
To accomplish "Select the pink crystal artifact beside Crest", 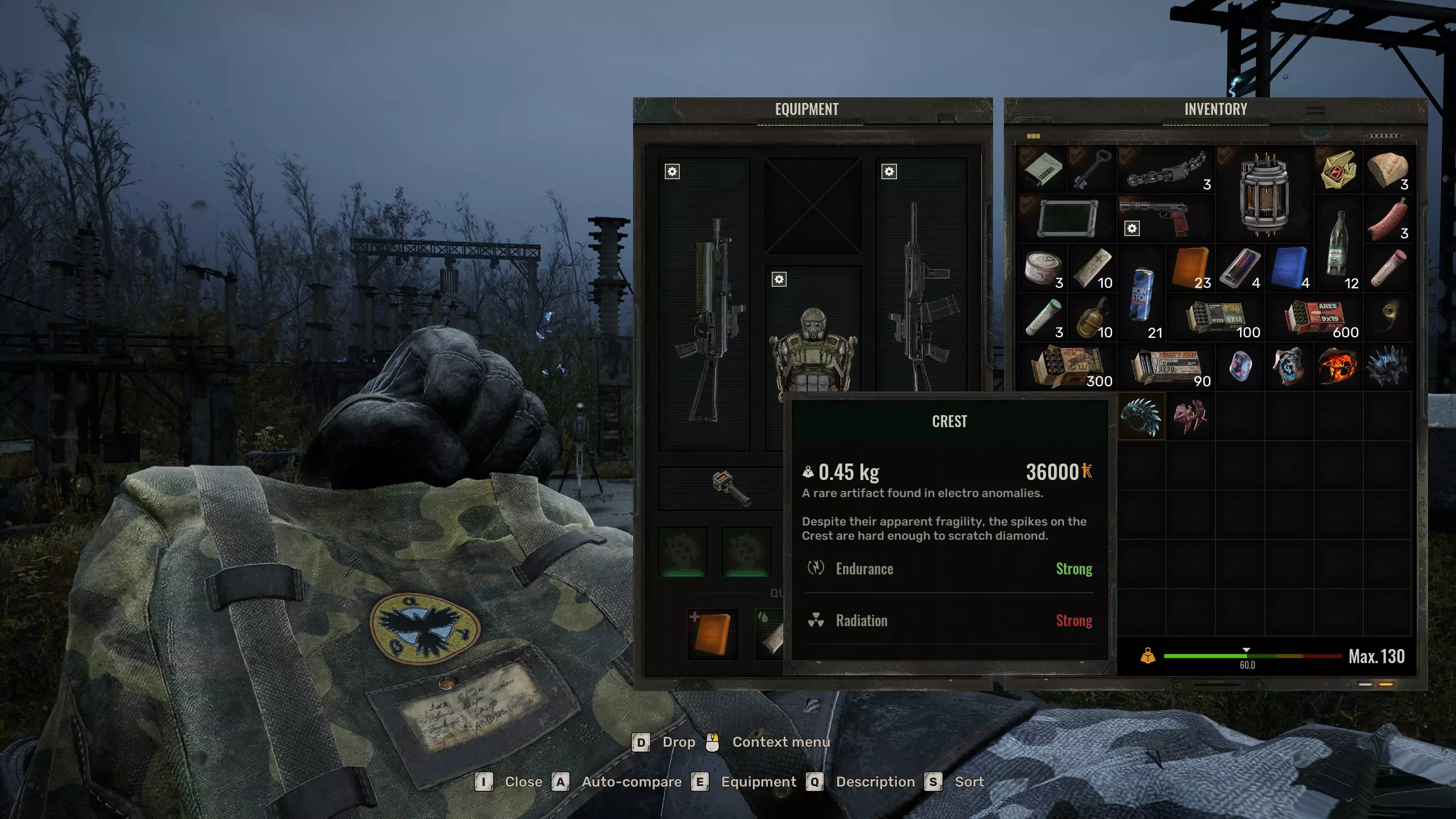I will [x=1190, y=416].
